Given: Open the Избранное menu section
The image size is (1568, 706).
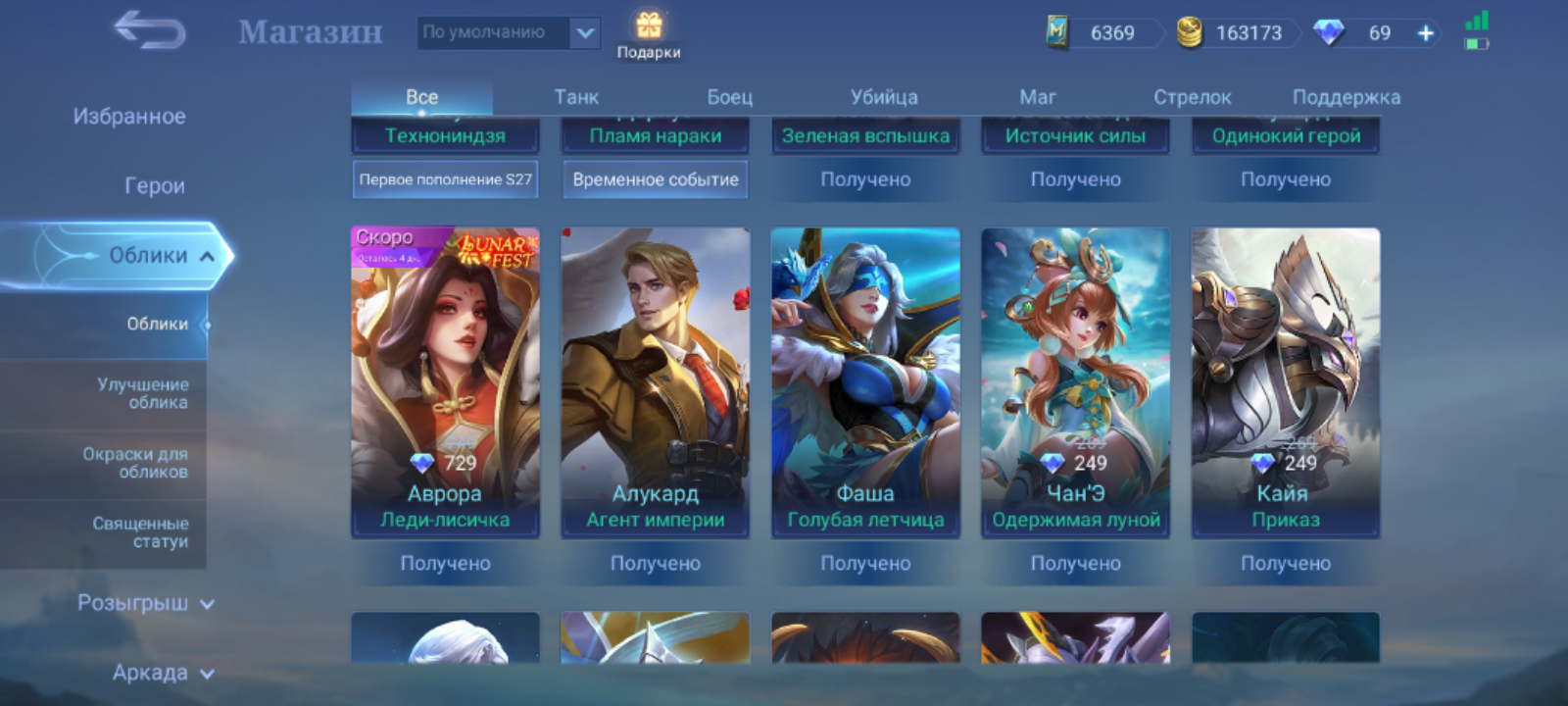Looking at the screenshot, I should pos(129,117).
